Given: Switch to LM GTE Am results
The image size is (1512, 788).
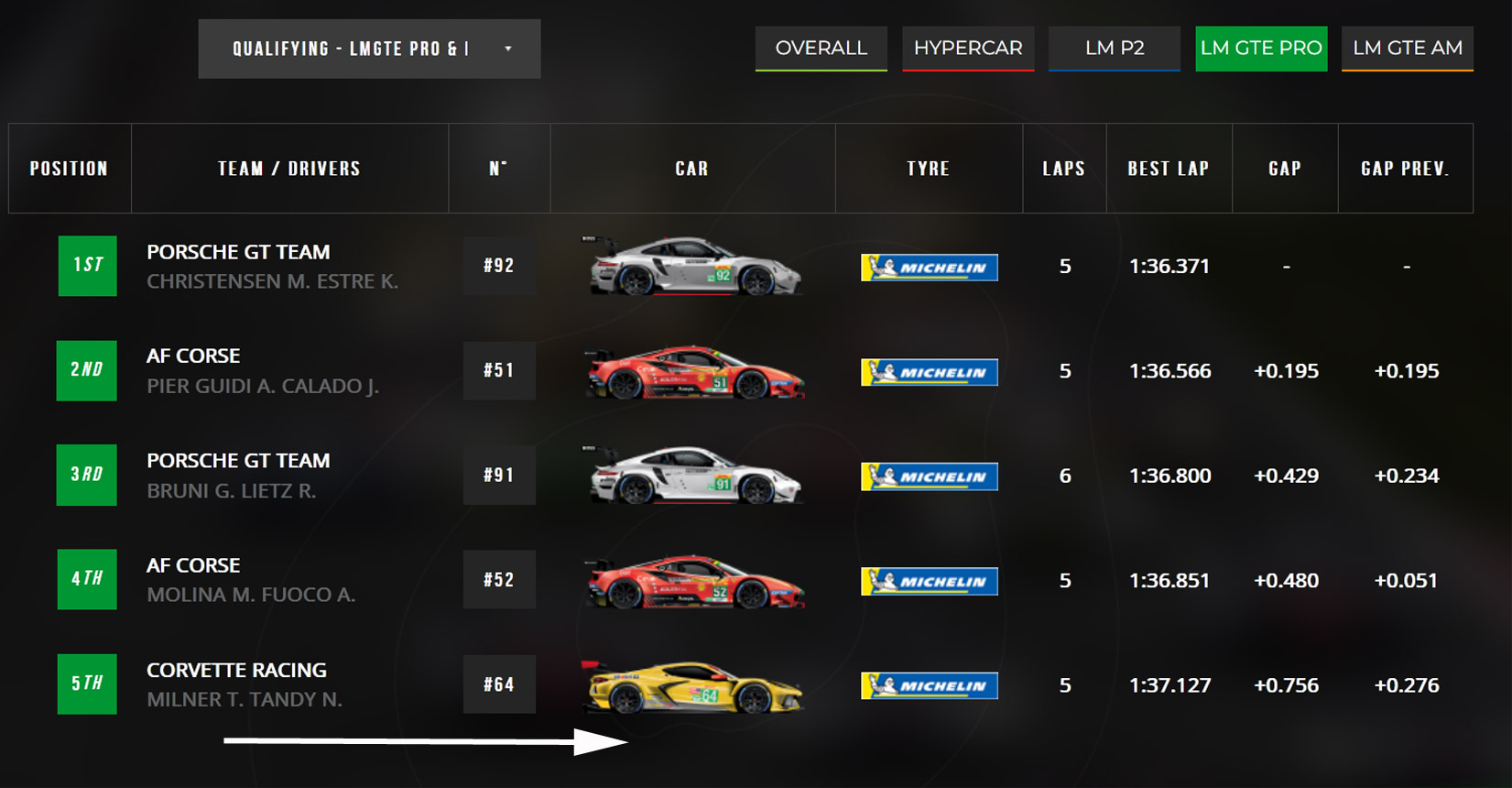Looking at the screenshot, I should [1408, 48].
